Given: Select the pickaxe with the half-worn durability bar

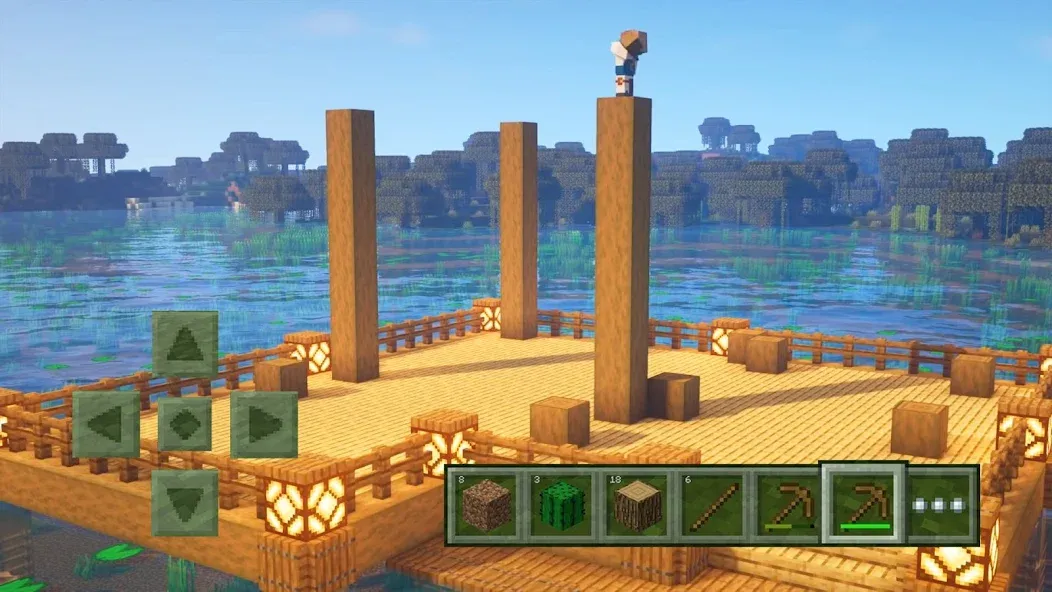Looking at the screenshot, I should (x=786, y=506).
